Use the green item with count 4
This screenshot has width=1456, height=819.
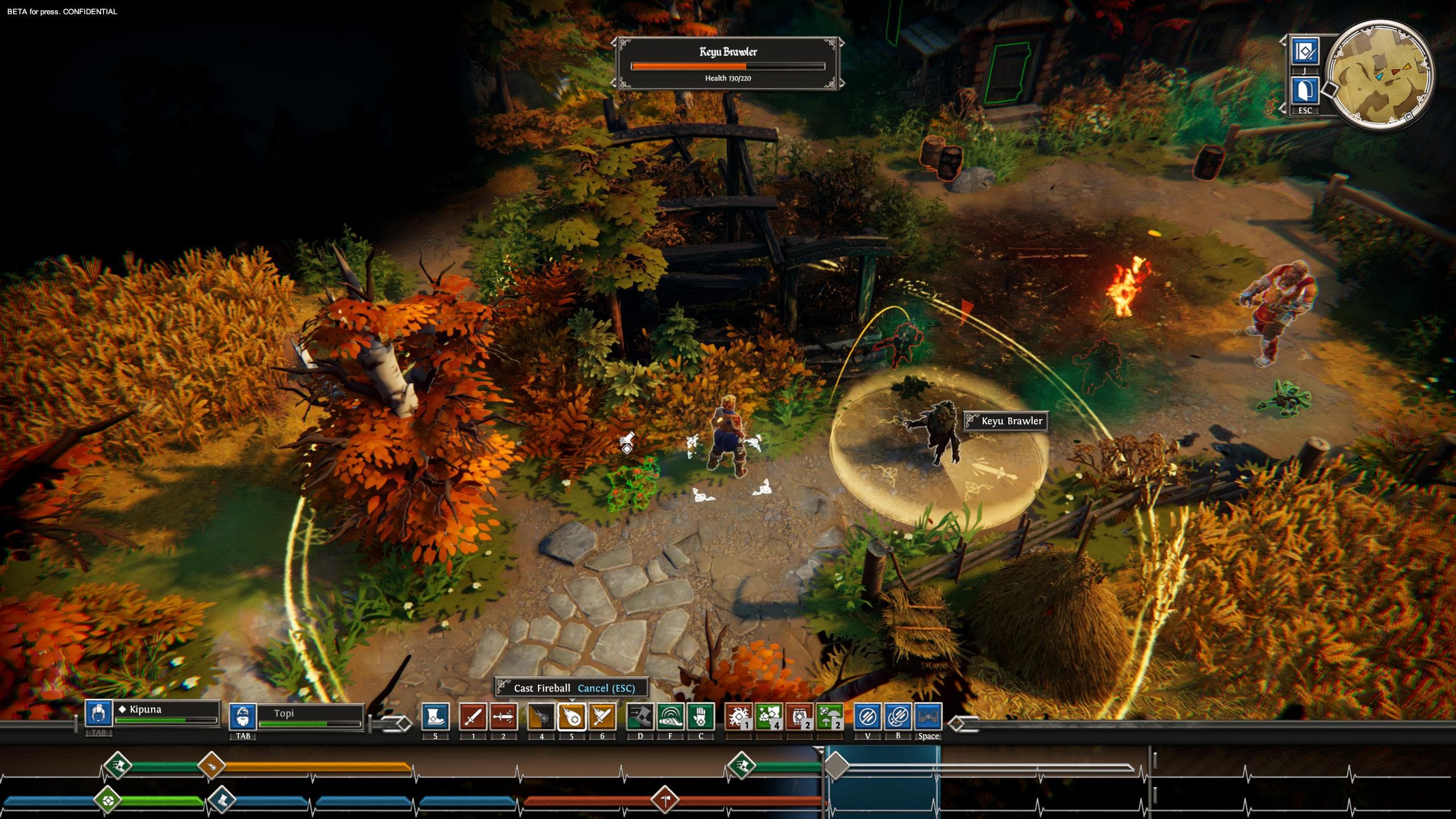coord(769,717)
